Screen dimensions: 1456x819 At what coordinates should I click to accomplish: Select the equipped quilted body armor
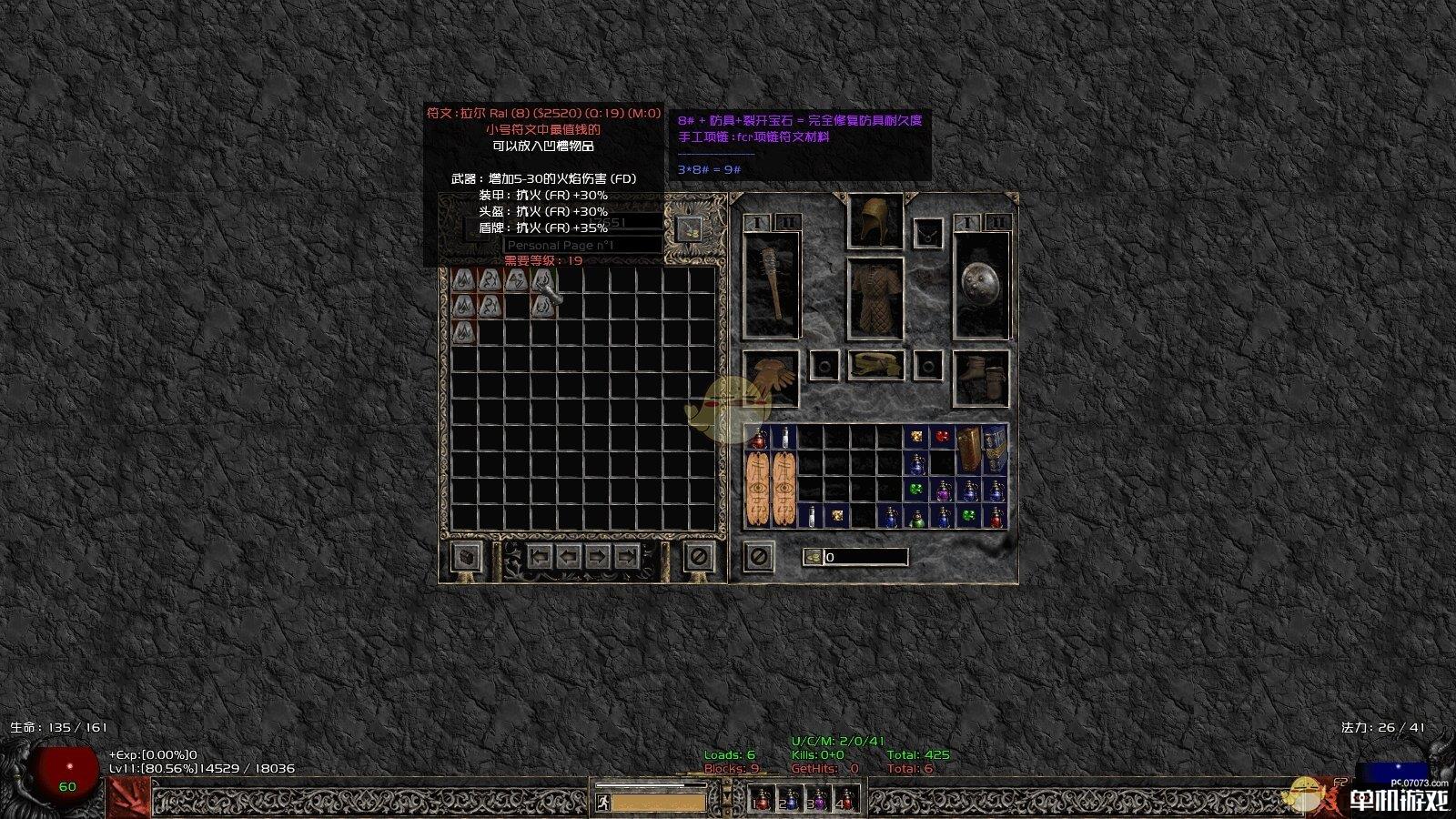click(875, 298)
